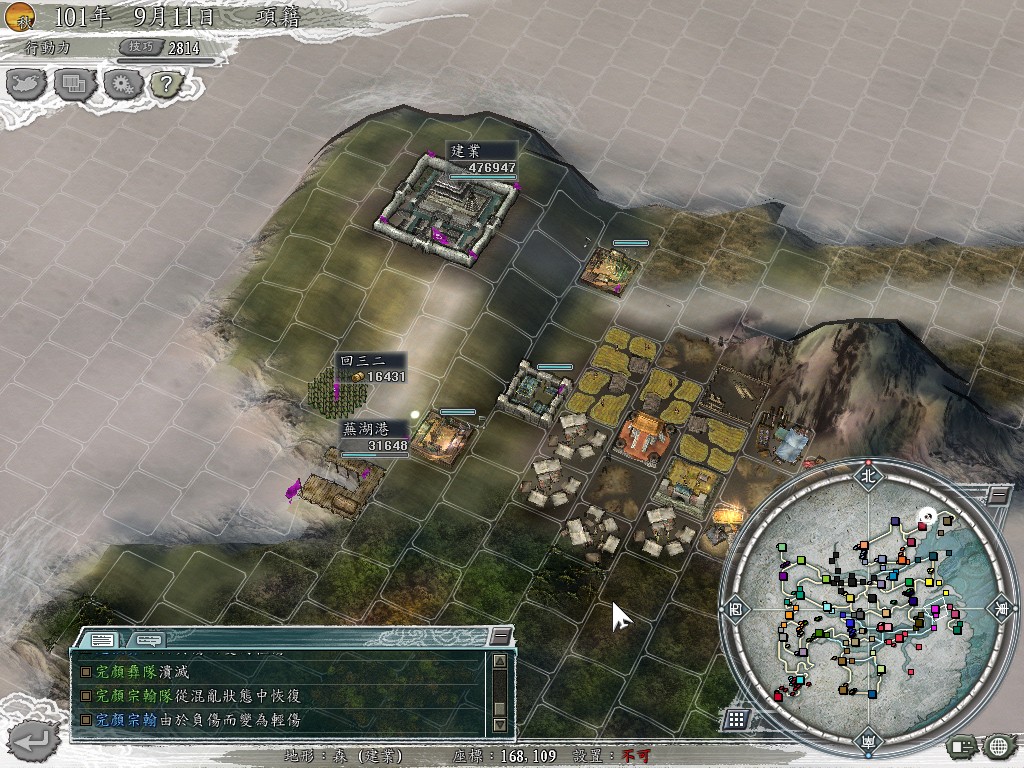Open the globe icon button
This screenshot has height=768, width=1024.
click(998, 746)
